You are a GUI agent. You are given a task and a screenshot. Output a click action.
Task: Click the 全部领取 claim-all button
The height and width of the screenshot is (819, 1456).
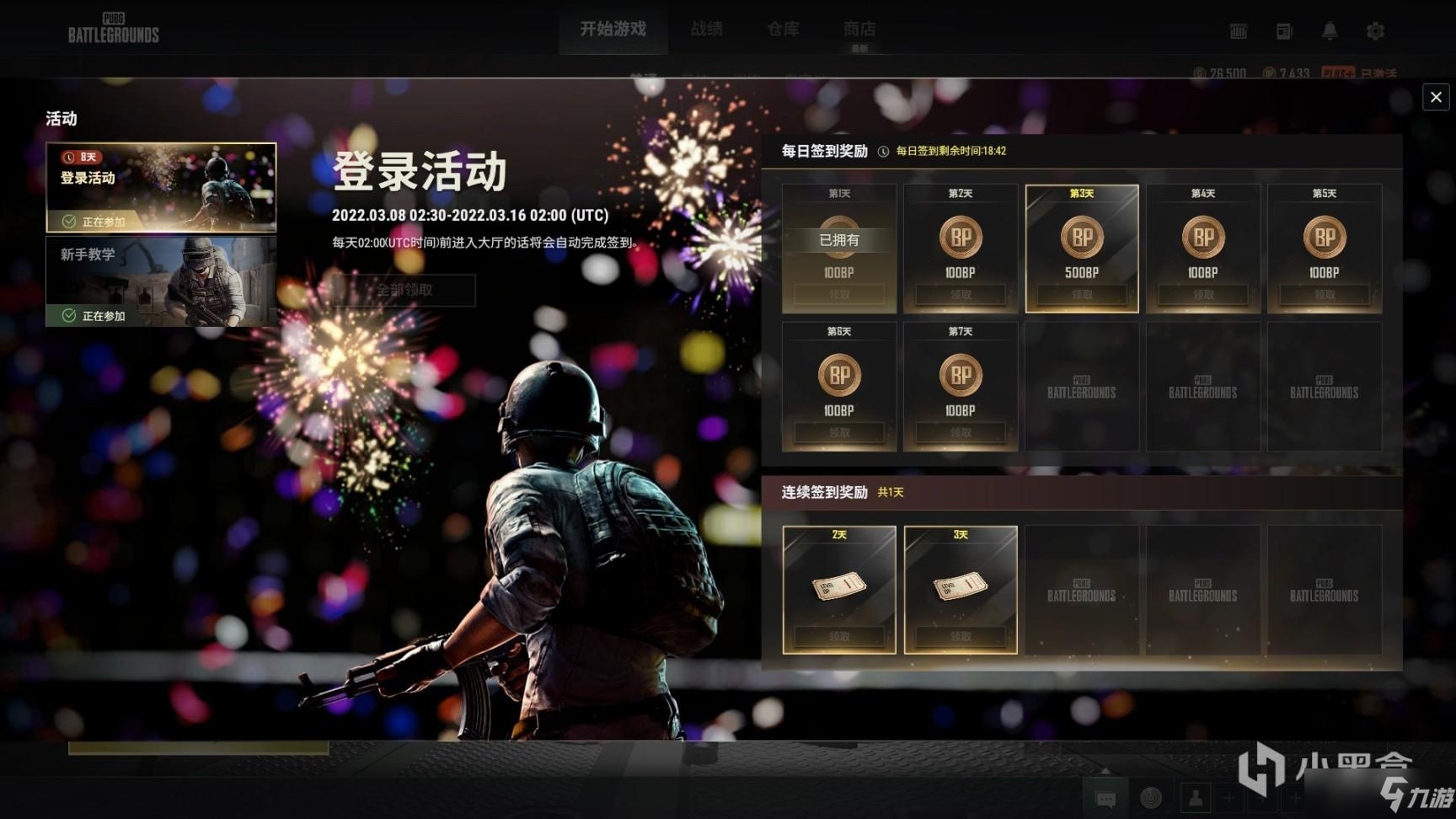(404, 290)
